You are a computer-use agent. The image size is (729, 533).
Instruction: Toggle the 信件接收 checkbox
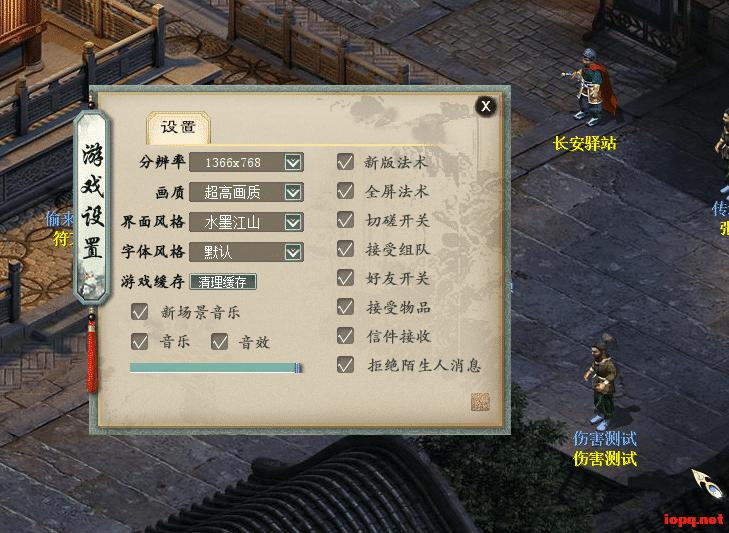[x=346, y=336]
